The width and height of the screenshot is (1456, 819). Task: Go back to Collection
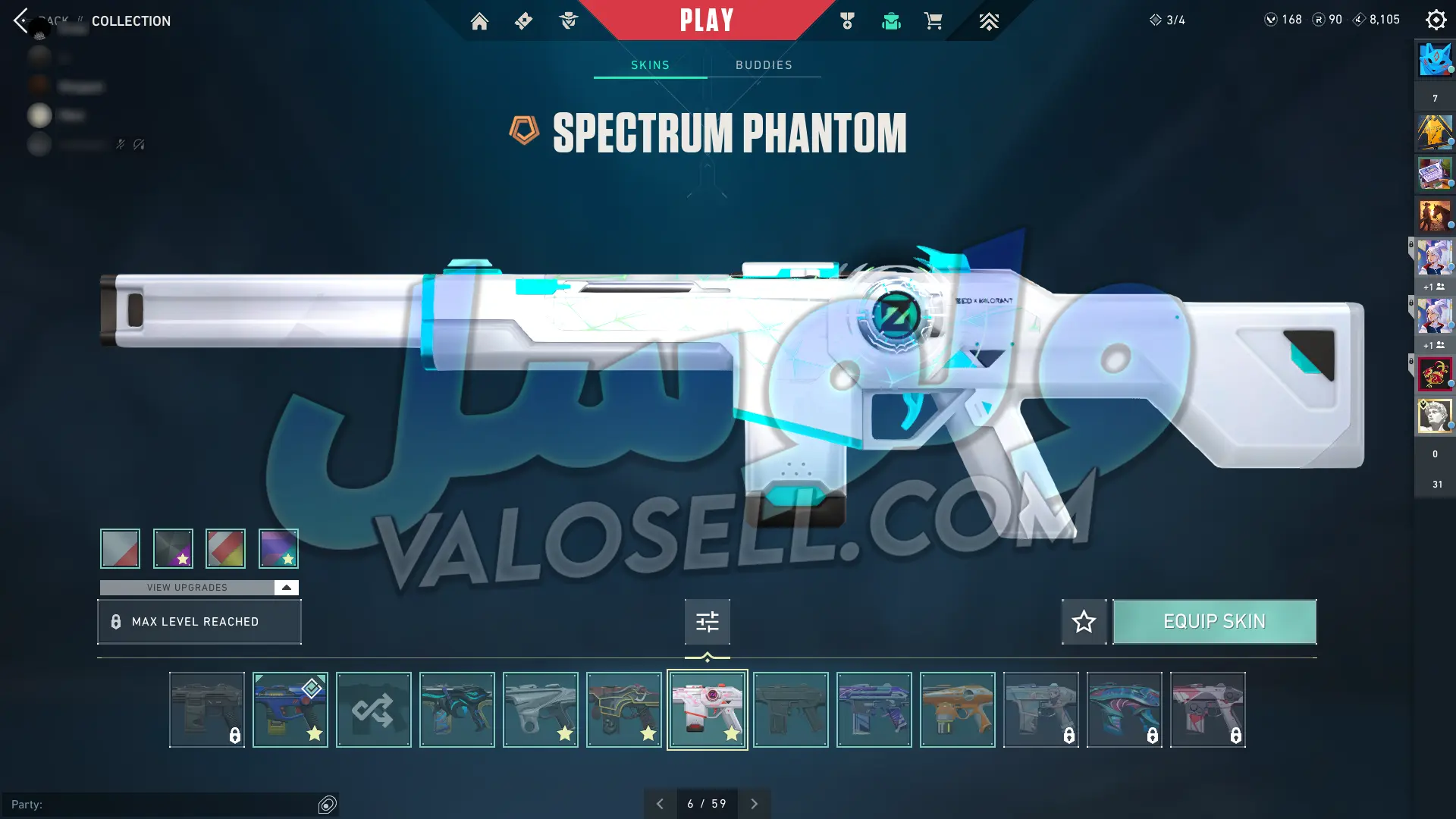coord(21,20)
